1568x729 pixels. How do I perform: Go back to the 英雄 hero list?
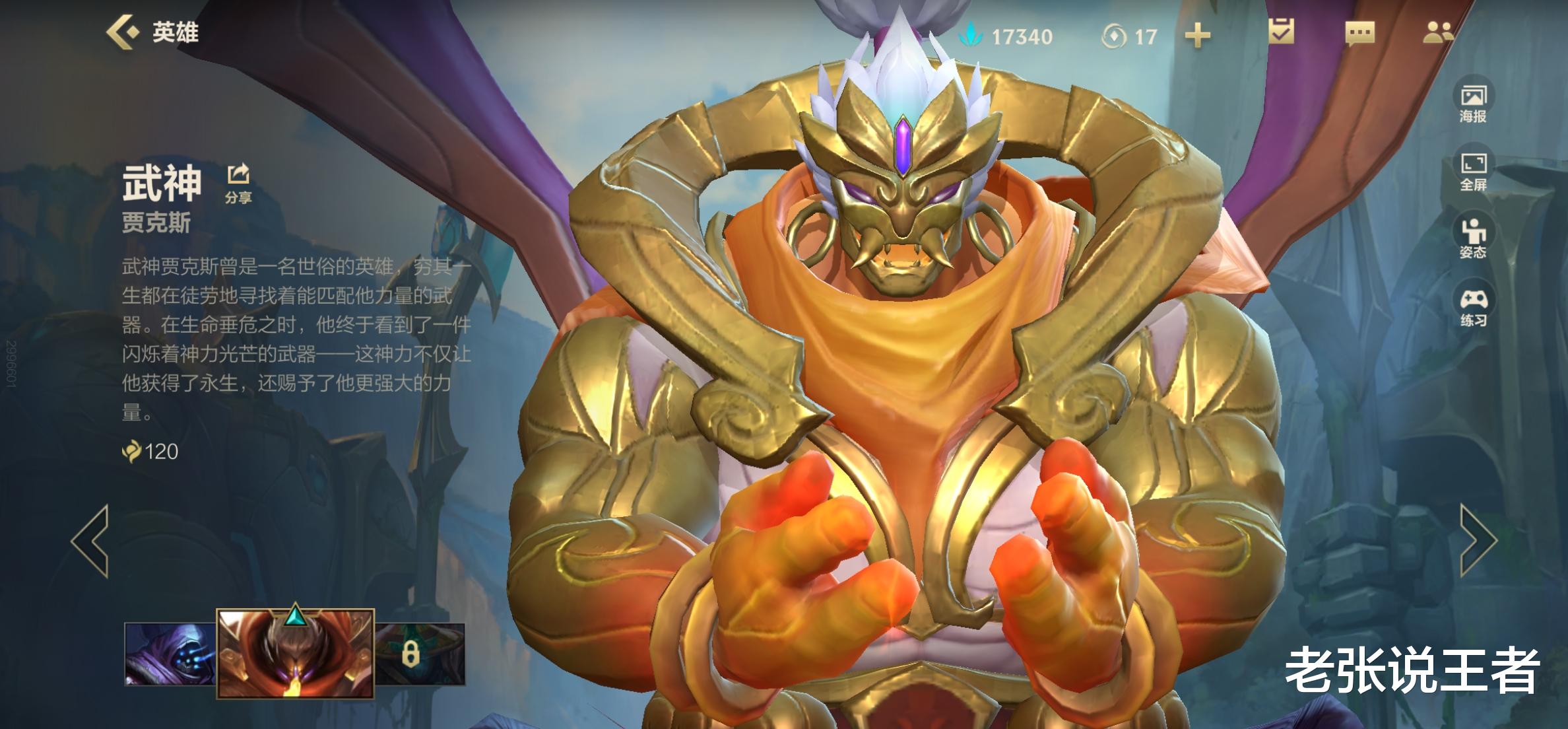point(152,32)
